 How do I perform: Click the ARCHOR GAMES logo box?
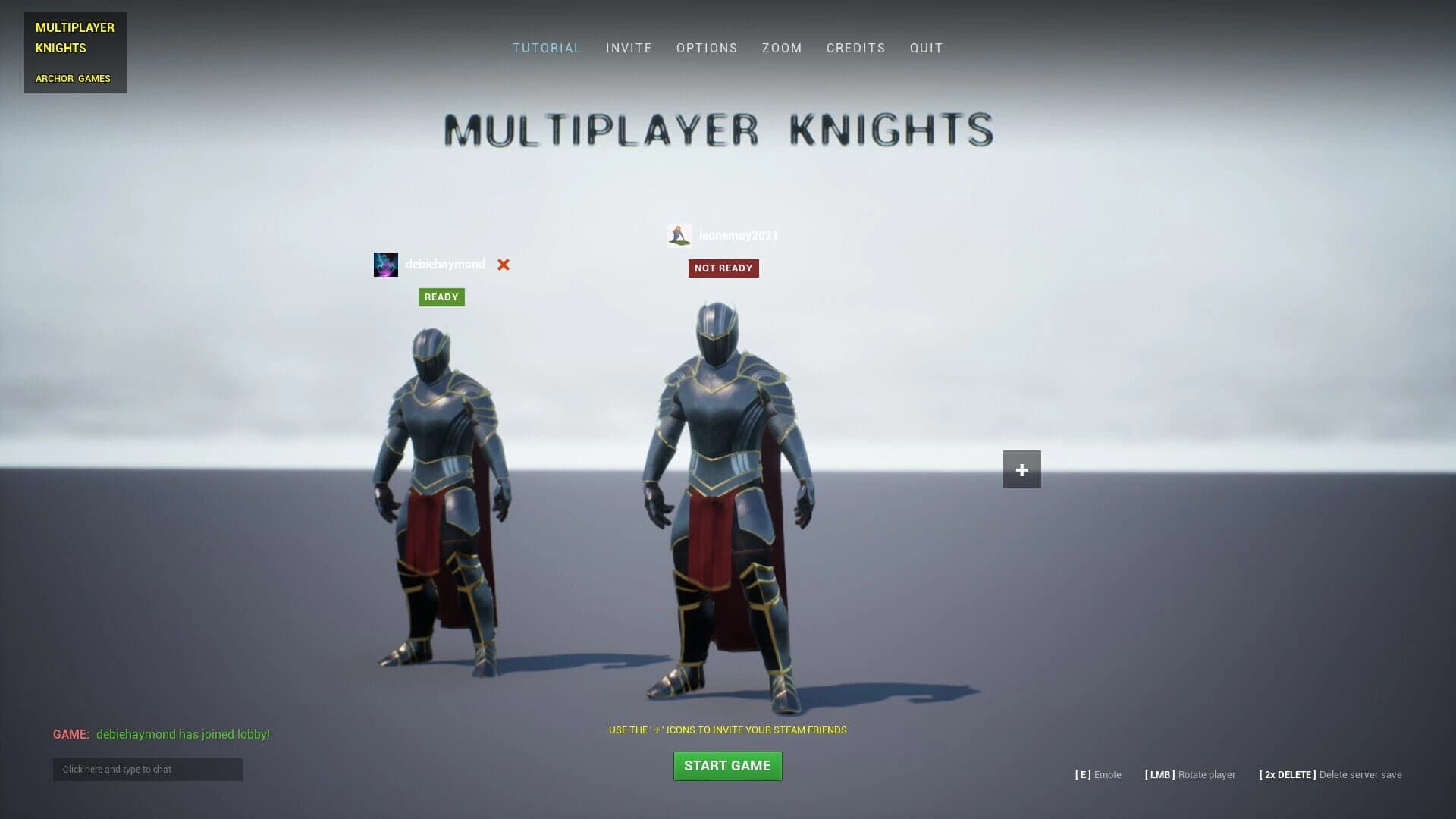pyautogui.click(x=74, y=78)
